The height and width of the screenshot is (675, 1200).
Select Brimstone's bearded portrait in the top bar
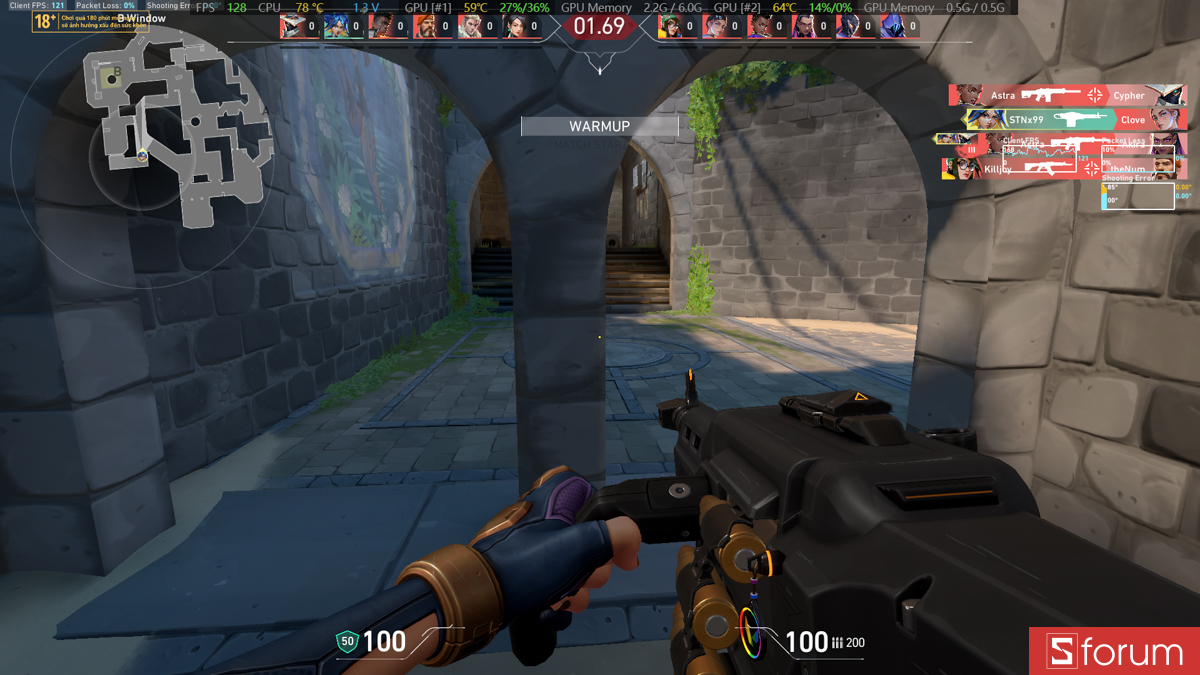click(x=426, y=27)
